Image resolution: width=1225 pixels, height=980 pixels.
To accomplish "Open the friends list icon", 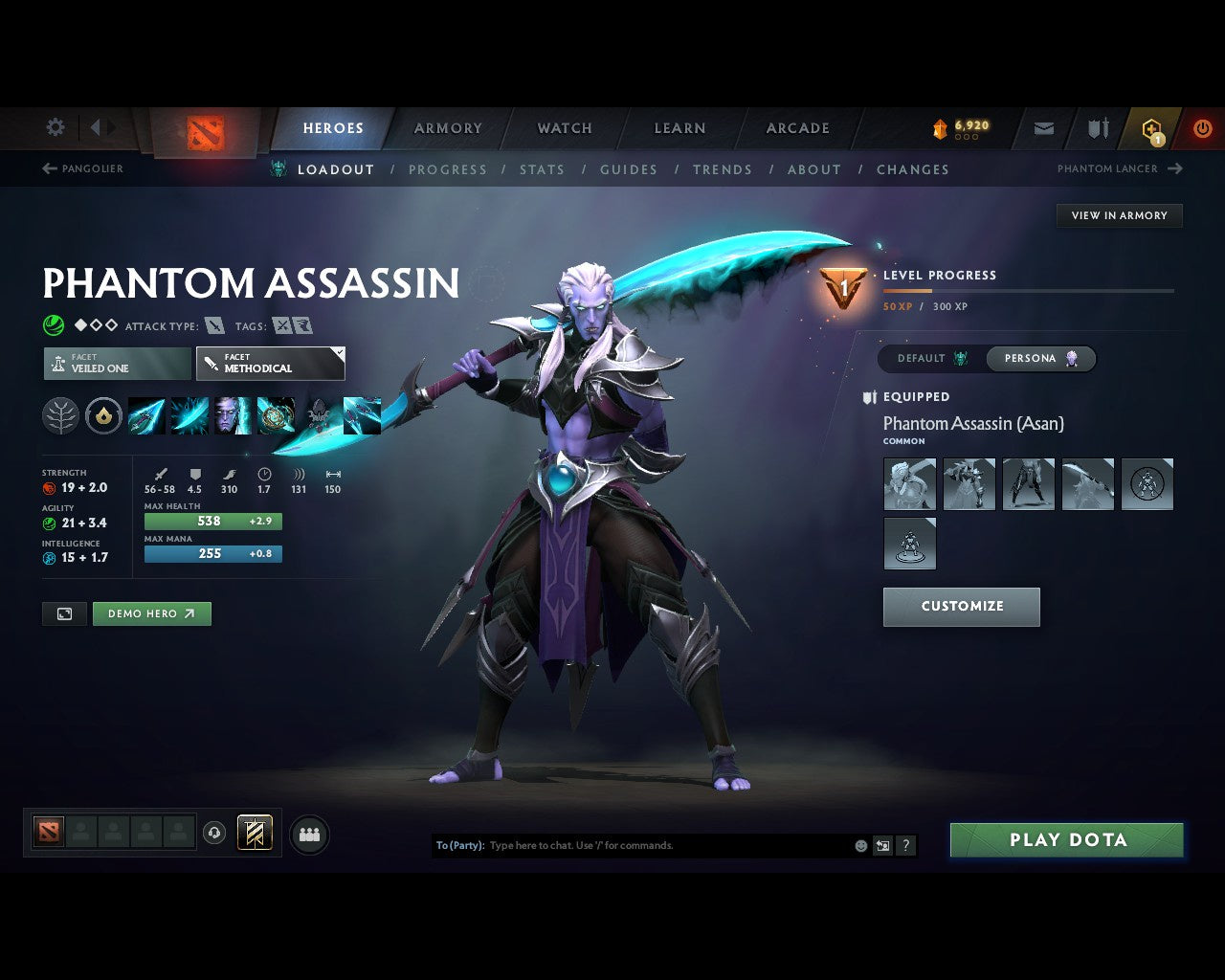I will (x=308, y=835).
